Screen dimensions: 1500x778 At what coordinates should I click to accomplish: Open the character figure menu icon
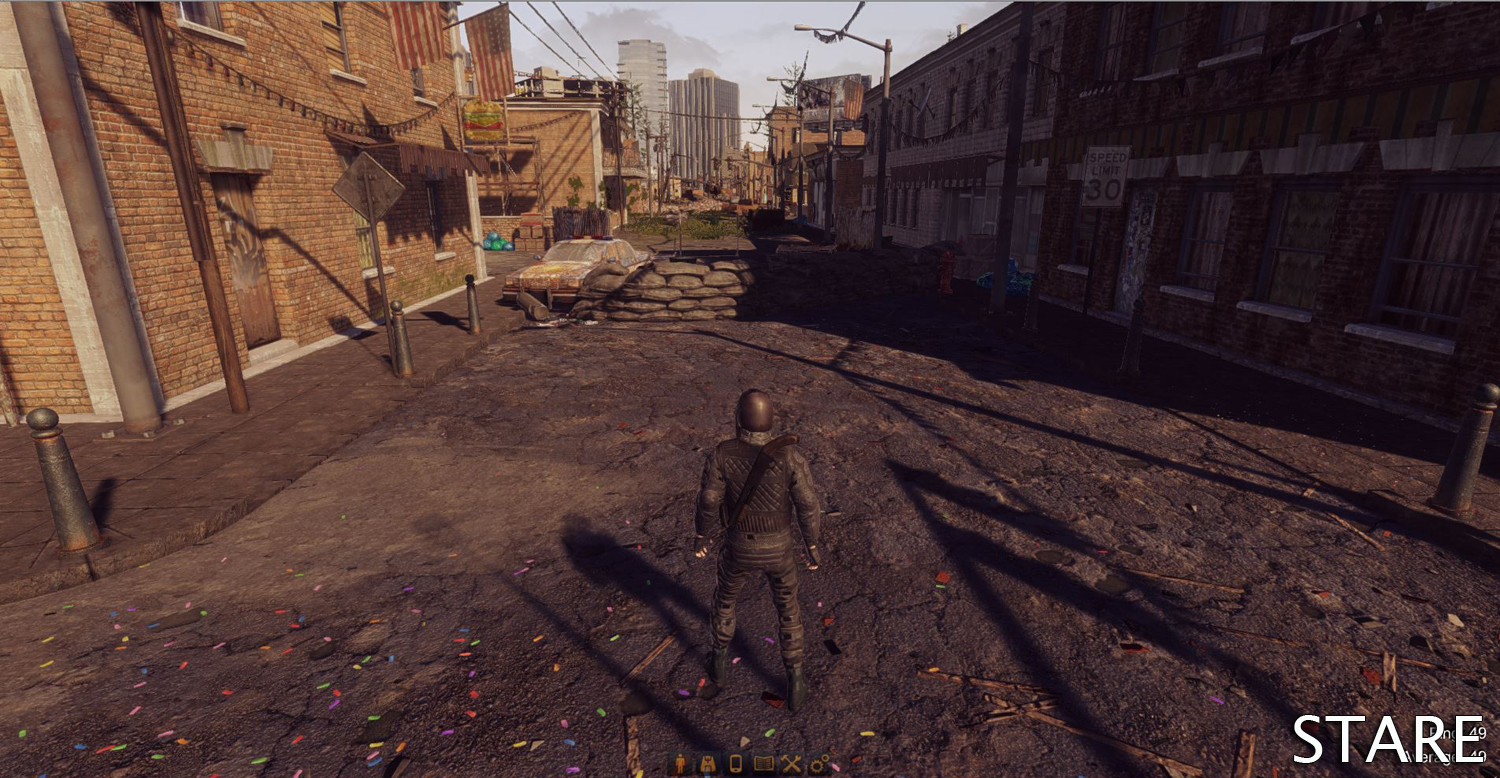[x=681, y=764]
